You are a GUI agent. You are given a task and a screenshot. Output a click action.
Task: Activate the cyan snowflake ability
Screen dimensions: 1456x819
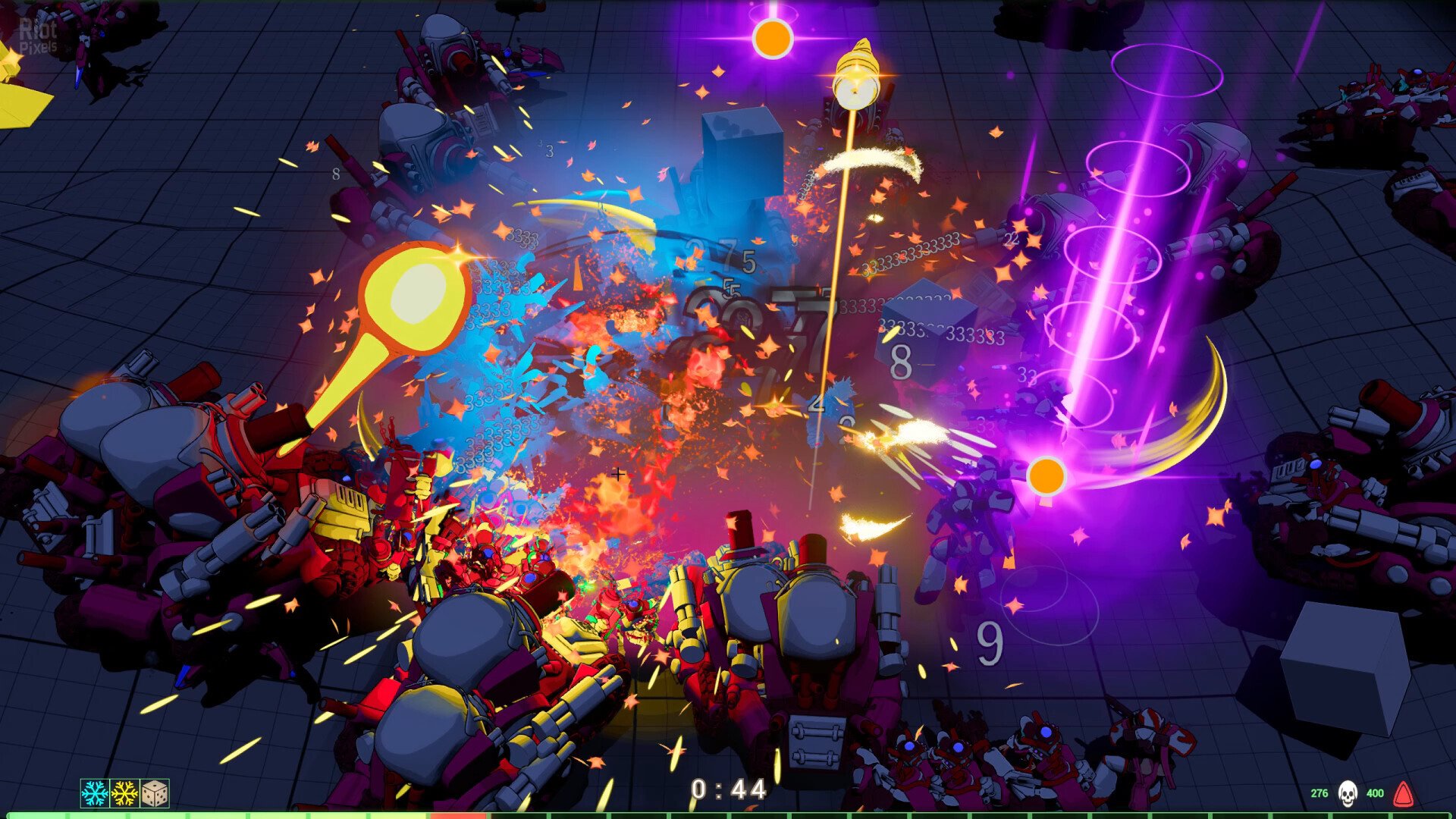tap(95, 793)
